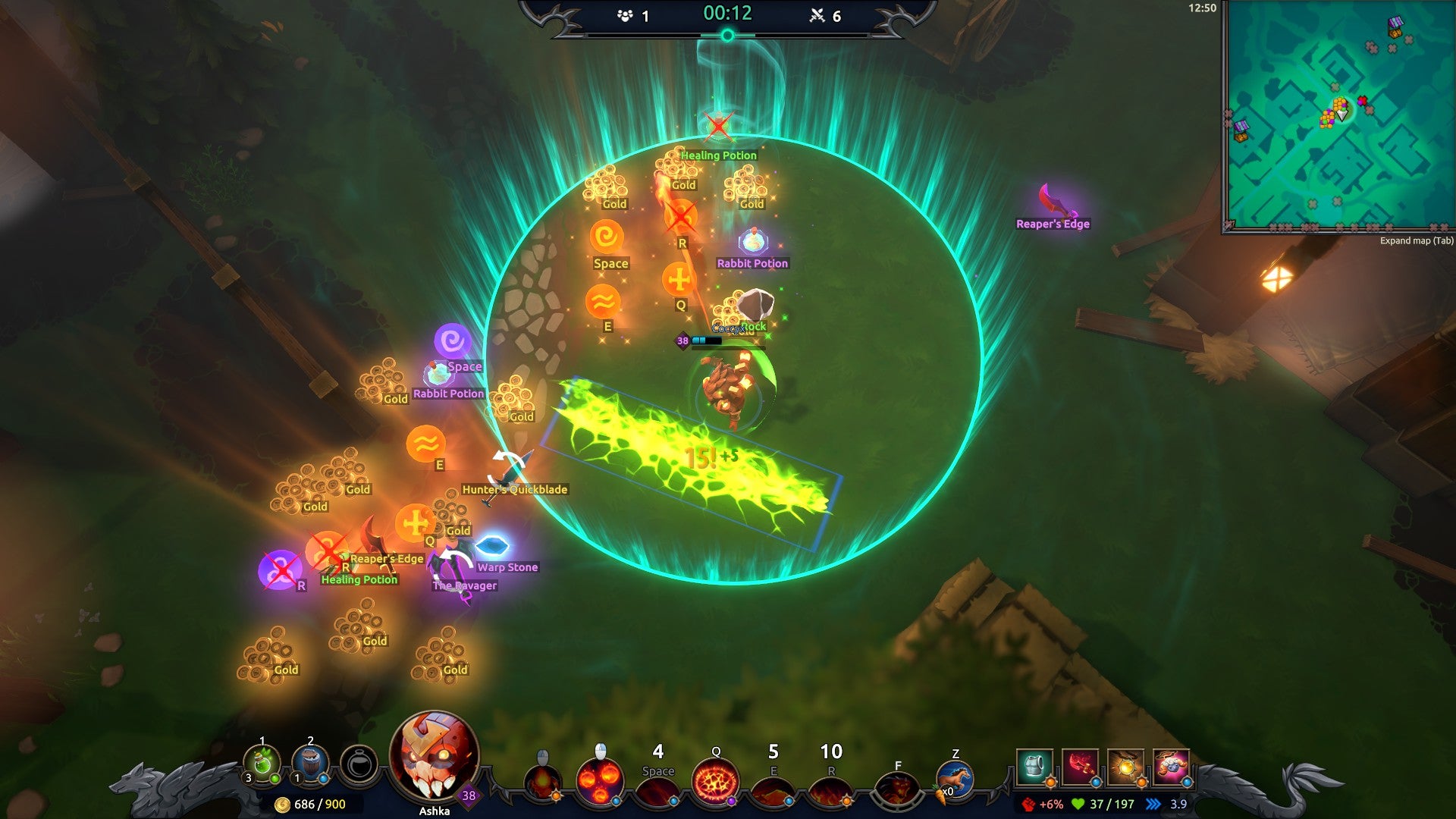Select the silver chestplate equipment slot
1456x819 pixels.
1034,767
